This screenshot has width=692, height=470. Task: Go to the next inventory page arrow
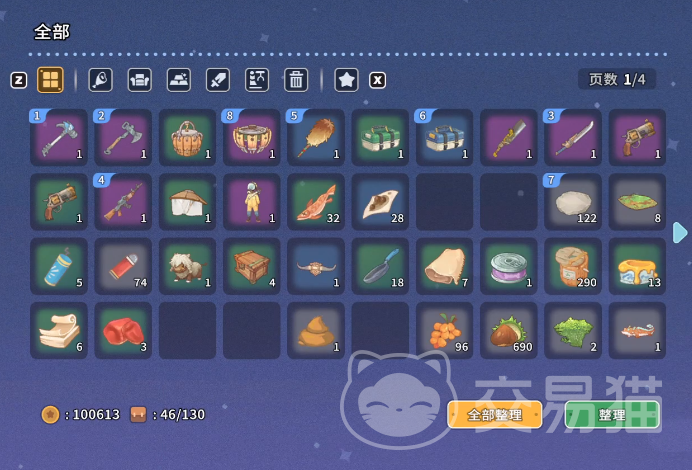(680, 233)
